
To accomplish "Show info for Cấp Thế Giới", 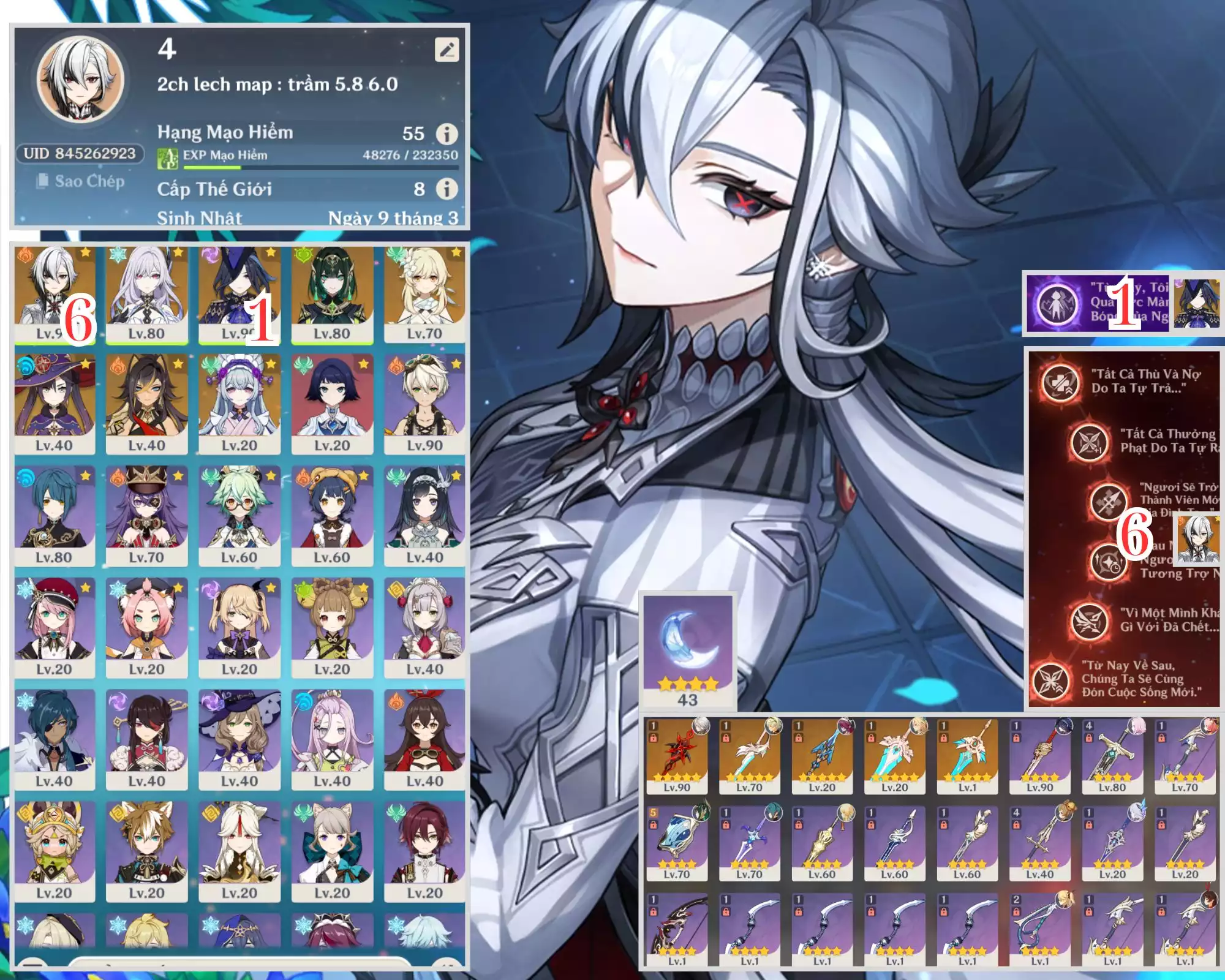I will 447,189.
